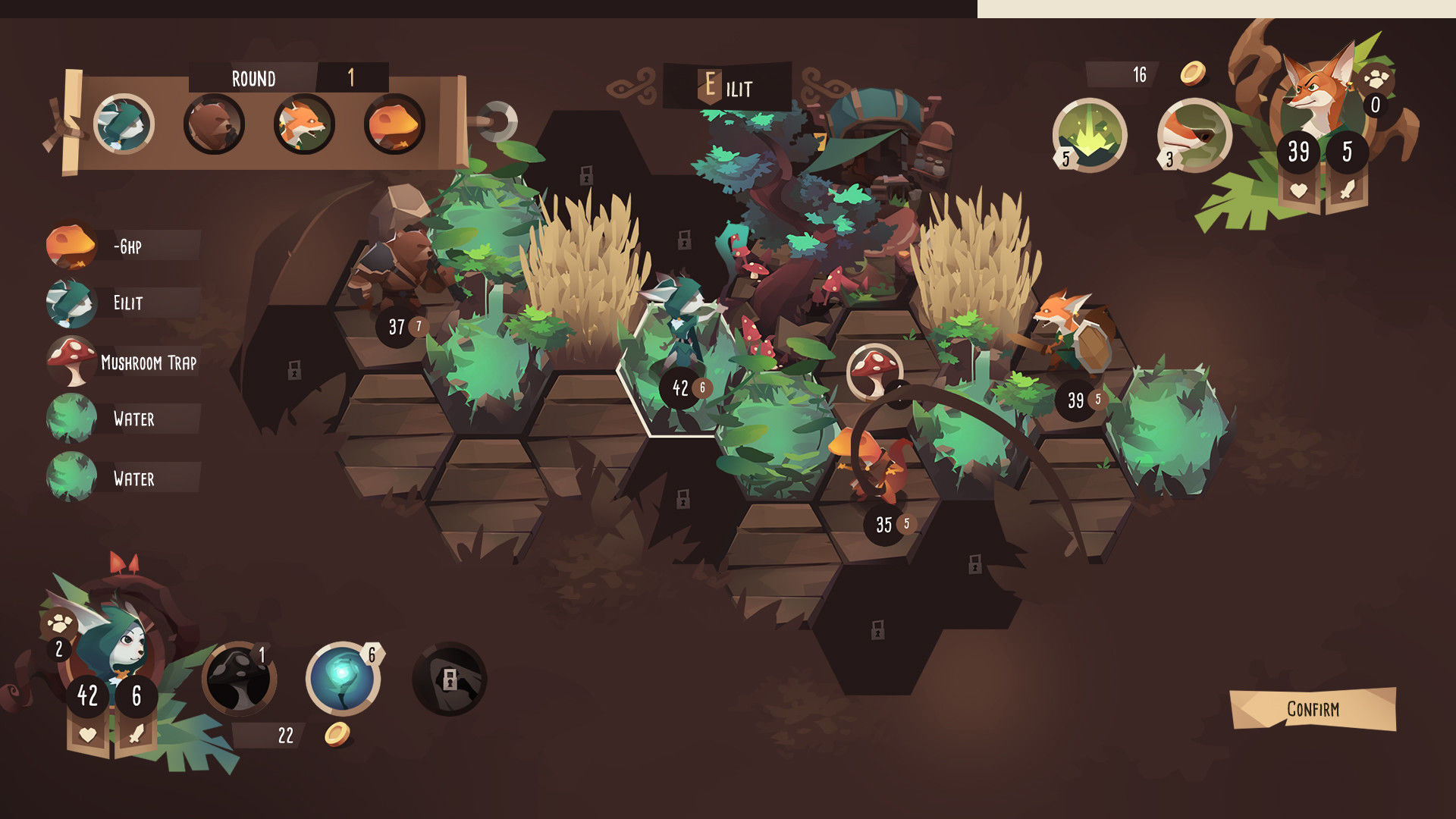
Task: Click the locked ability slot
Action: point(449,679)
